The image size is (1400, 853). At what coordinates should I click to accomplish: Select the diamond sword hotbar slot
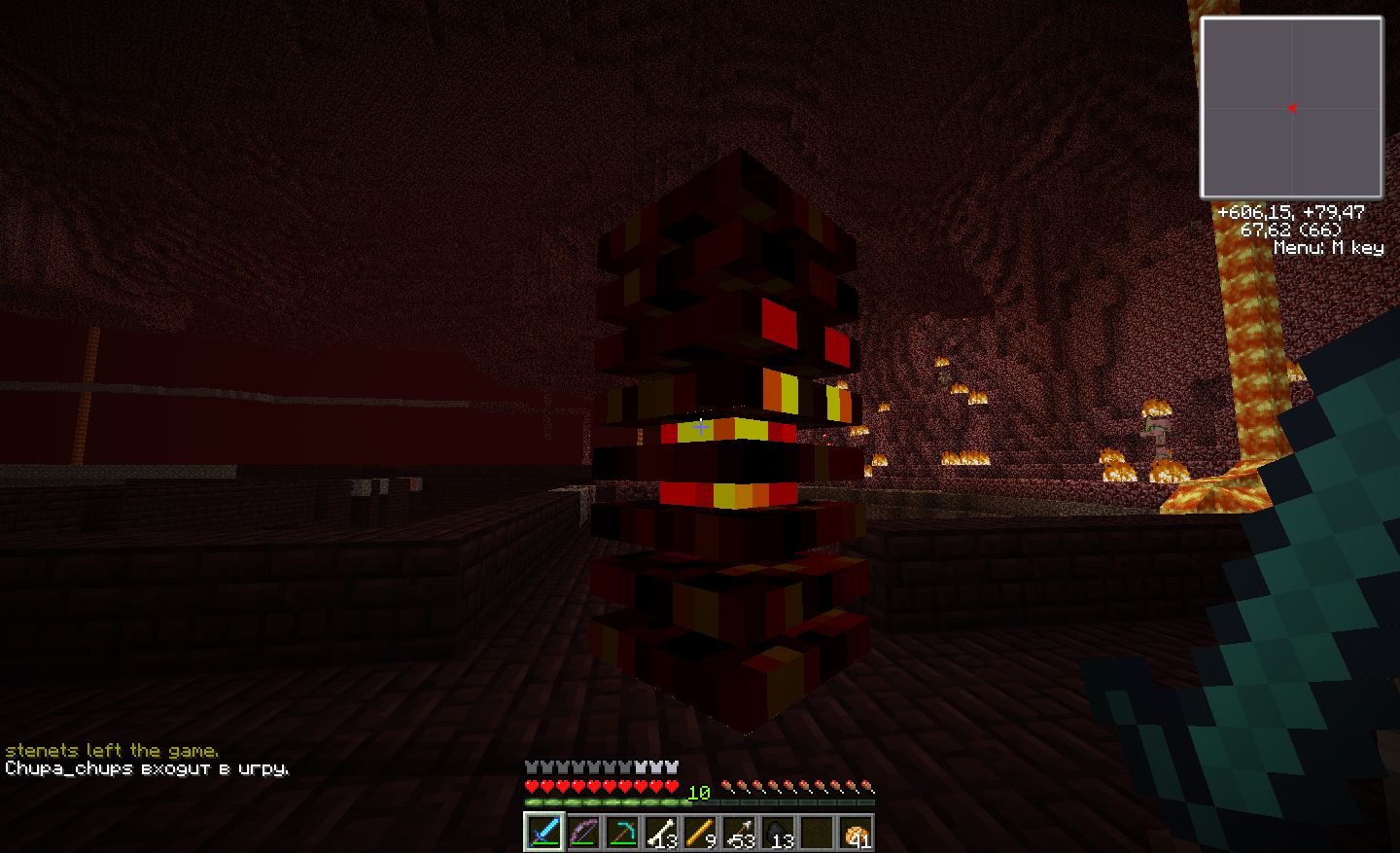tap(543, 833)
